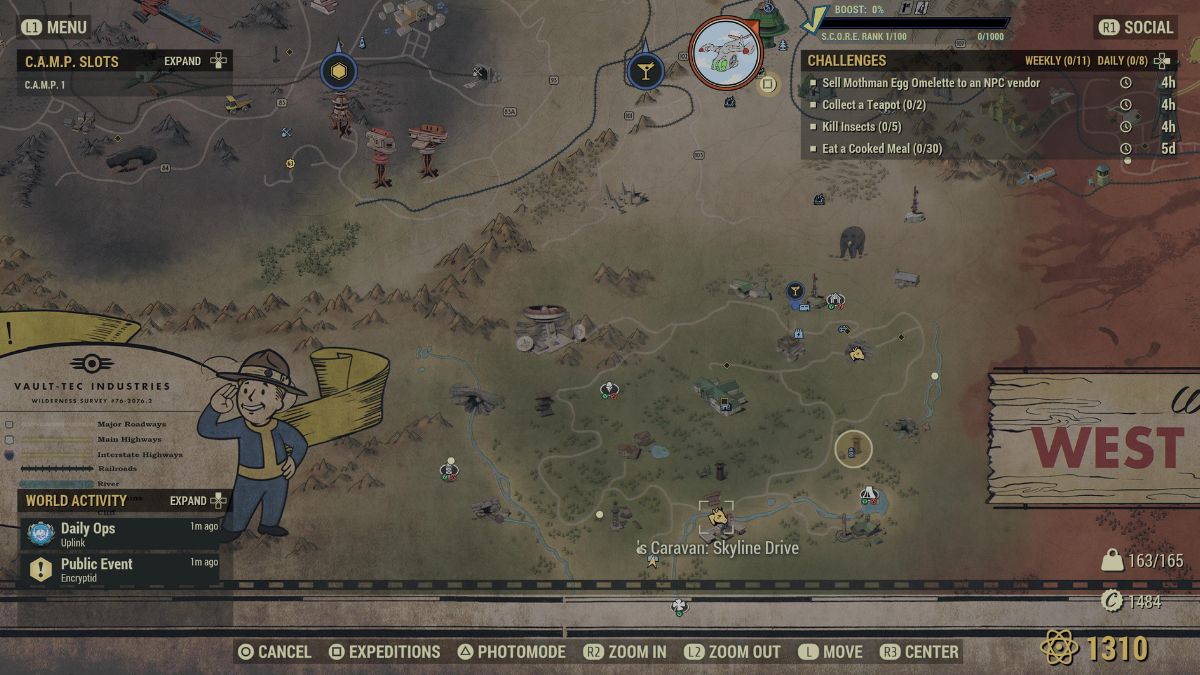Image resolution: width=1200 pixels, height=675 pixels.
Task: Show Weekly challenges
Action: pyautogui.click(x=1057, y=61)
